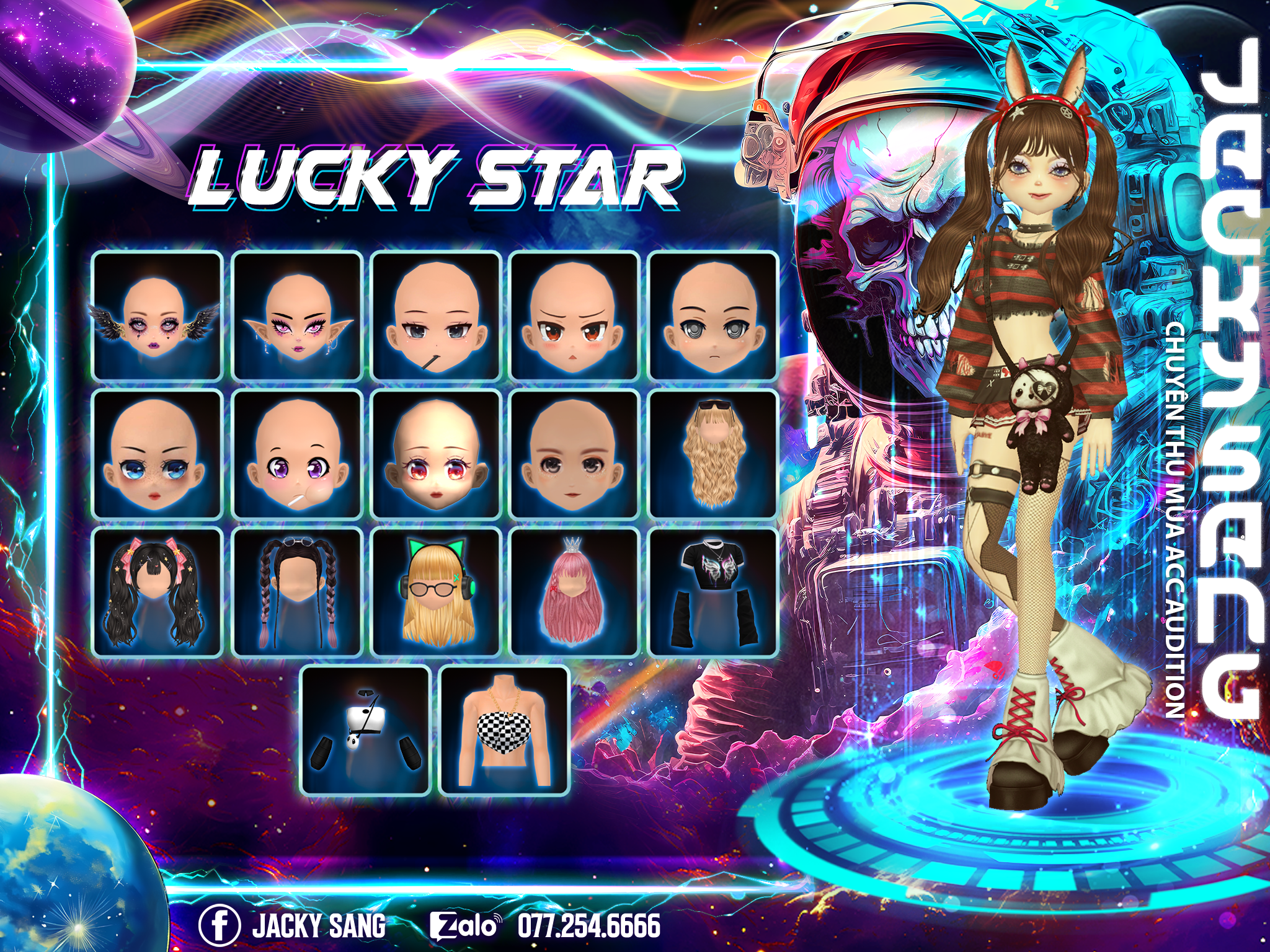1270x952 pixels.
Task: Select the purple-eyed face with lollipop
Action: click(297, 454)
